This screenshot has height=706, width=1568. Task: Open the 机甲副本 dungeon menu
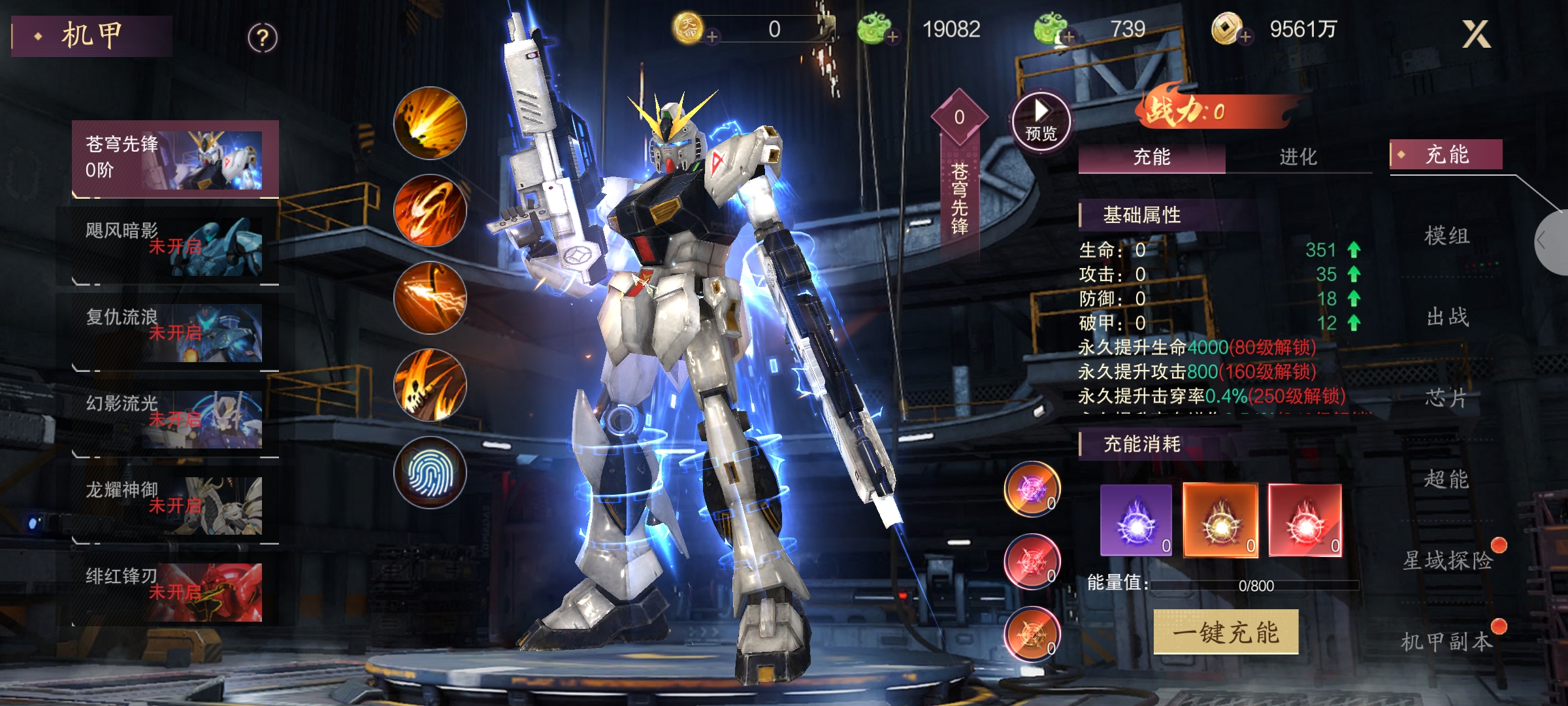pyautogui.click(x=1447, y=641)
